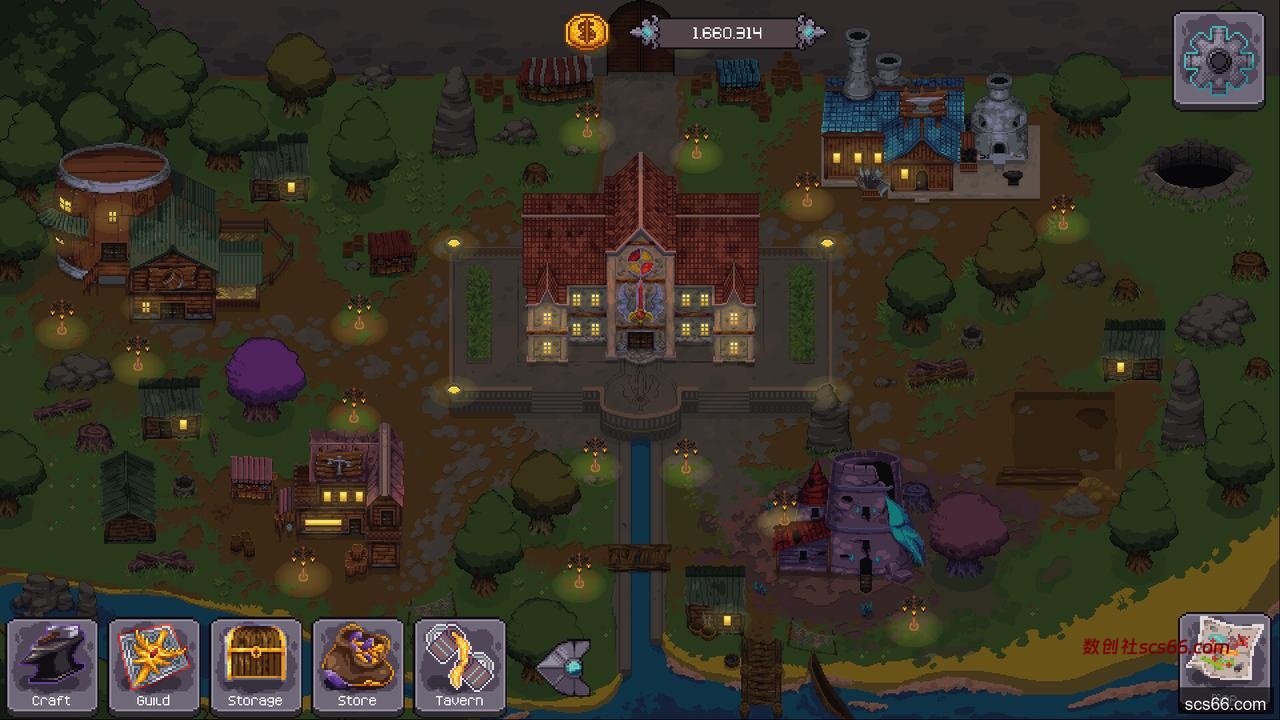The height and width of the screenshot is (720, 1280).
Task: Open the Guild menu
Action: click(x=154, y=665)
